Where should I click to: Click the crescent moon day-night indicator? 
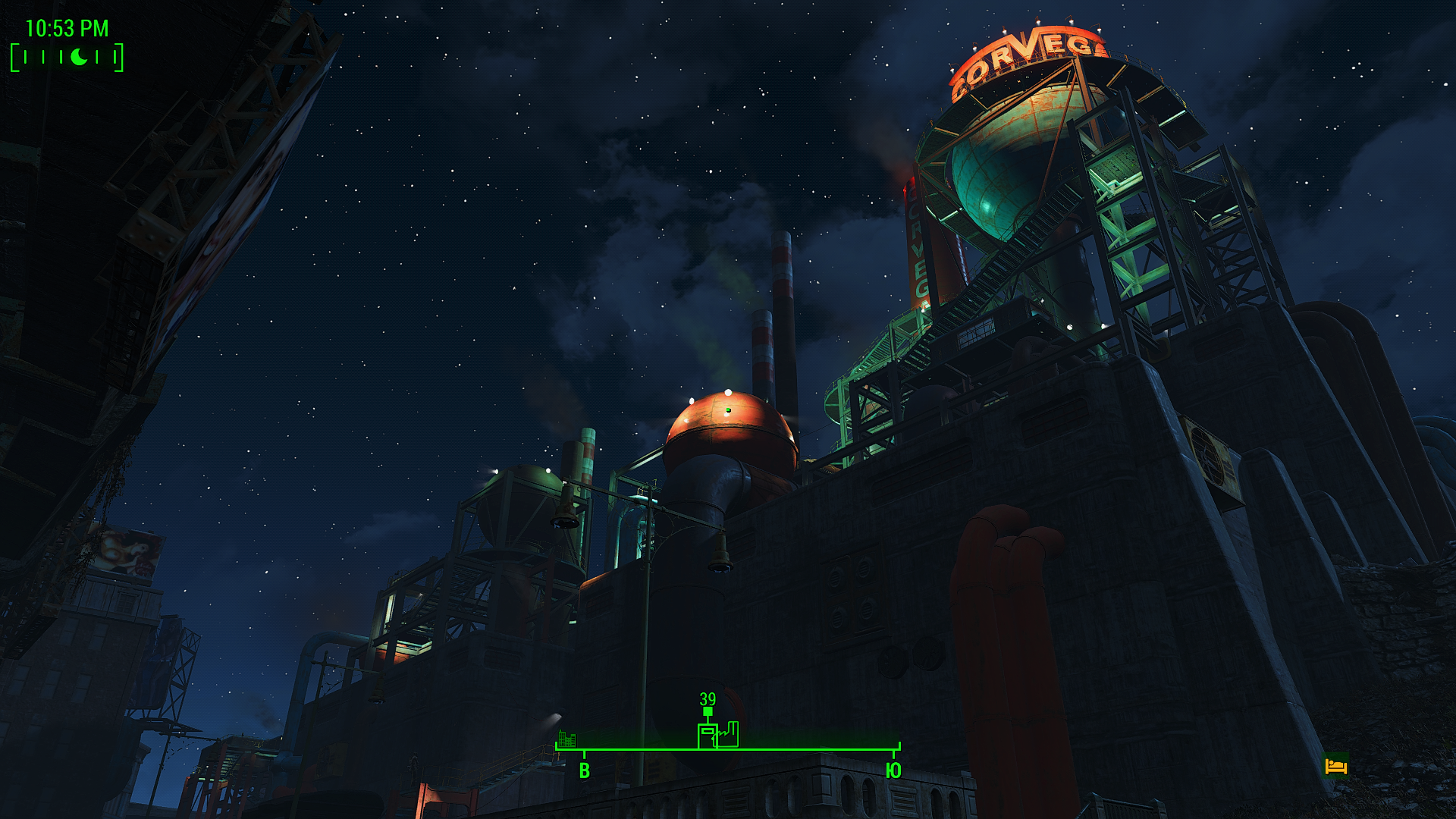79,57
